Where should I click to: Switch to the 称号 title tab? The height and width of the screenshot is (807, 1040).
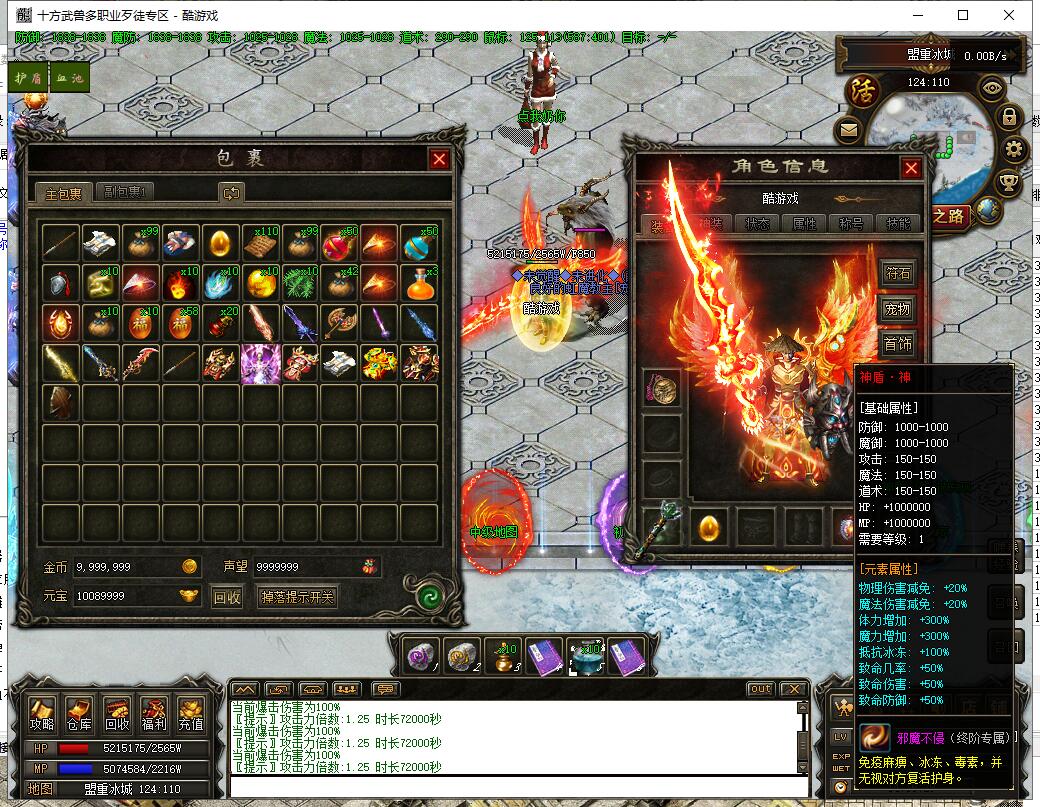tap(852, 224)
